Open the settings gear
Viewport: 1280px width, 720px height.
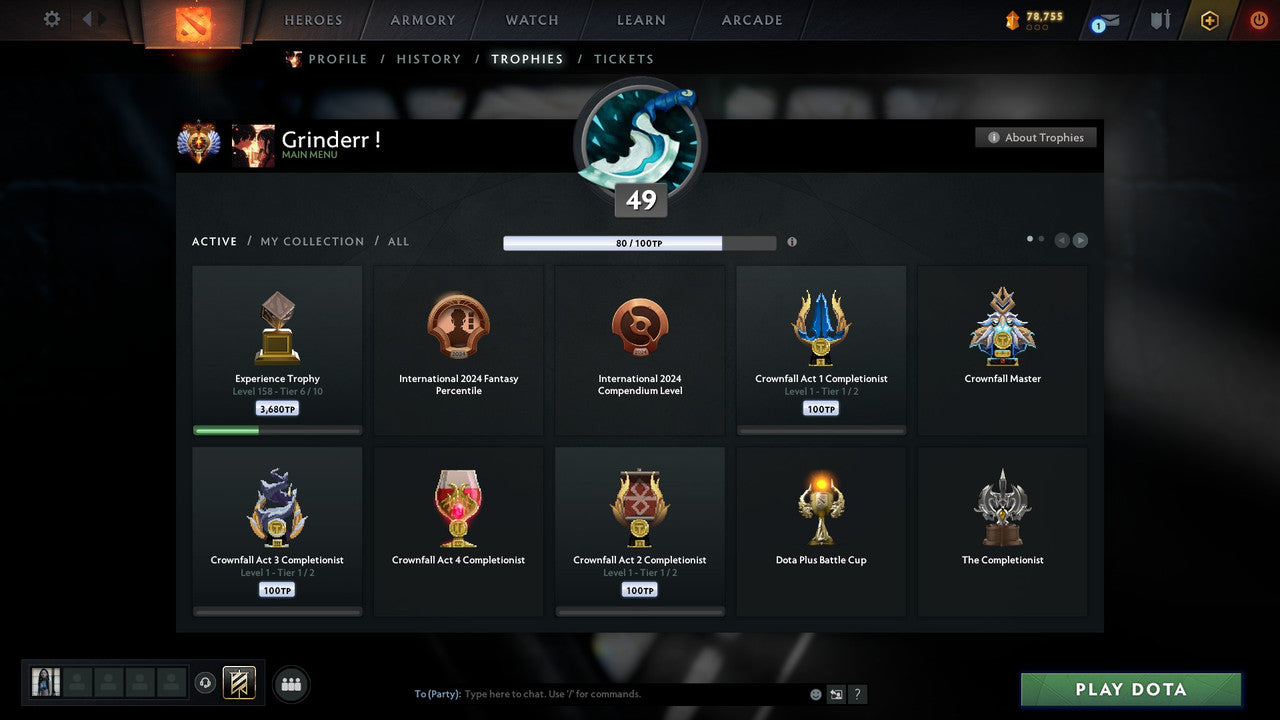[50, 19]
